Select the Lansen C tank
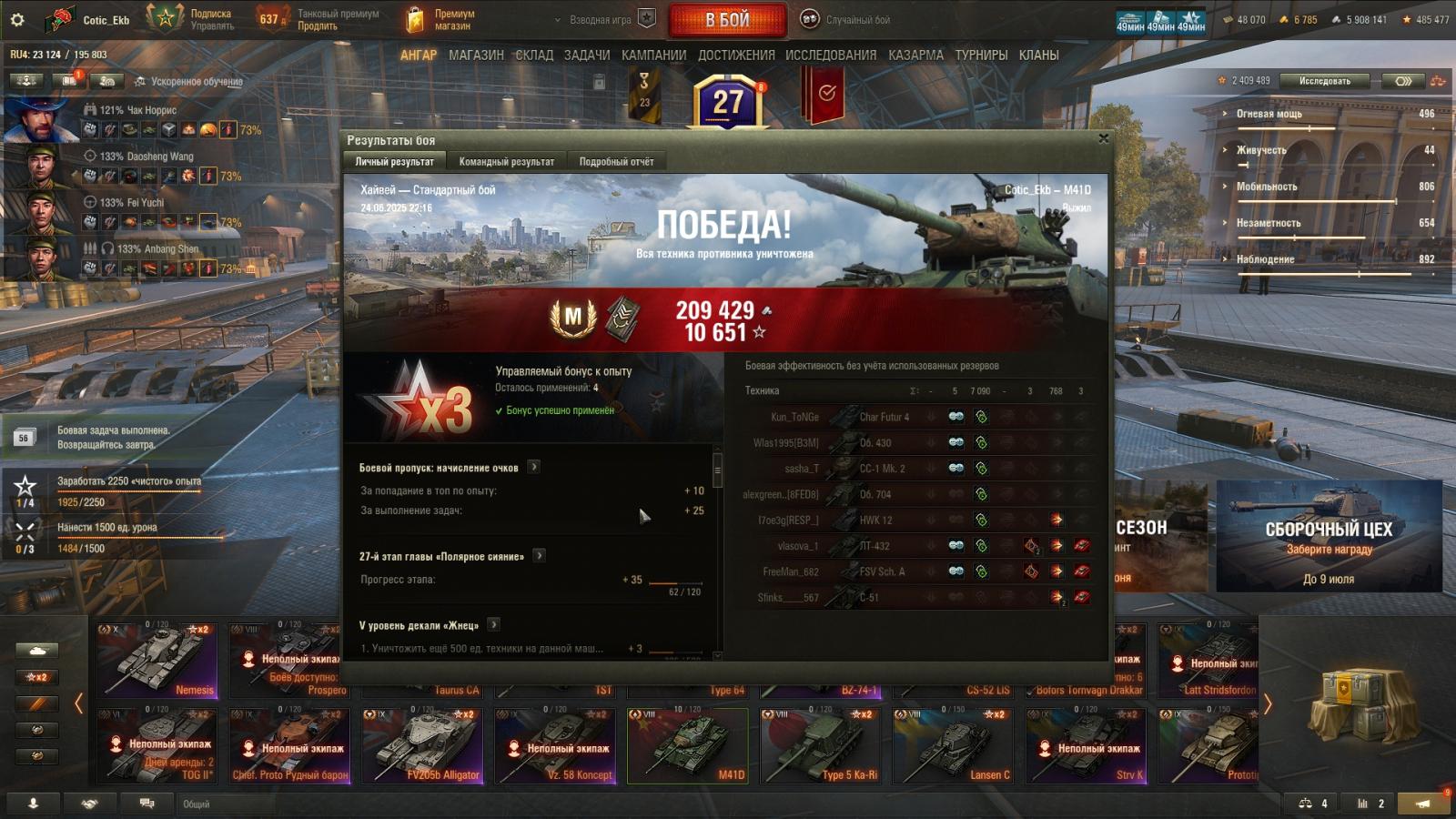The height and width of the screenshot is (819, 1456). pyautogui.click(x=954, y=745)
